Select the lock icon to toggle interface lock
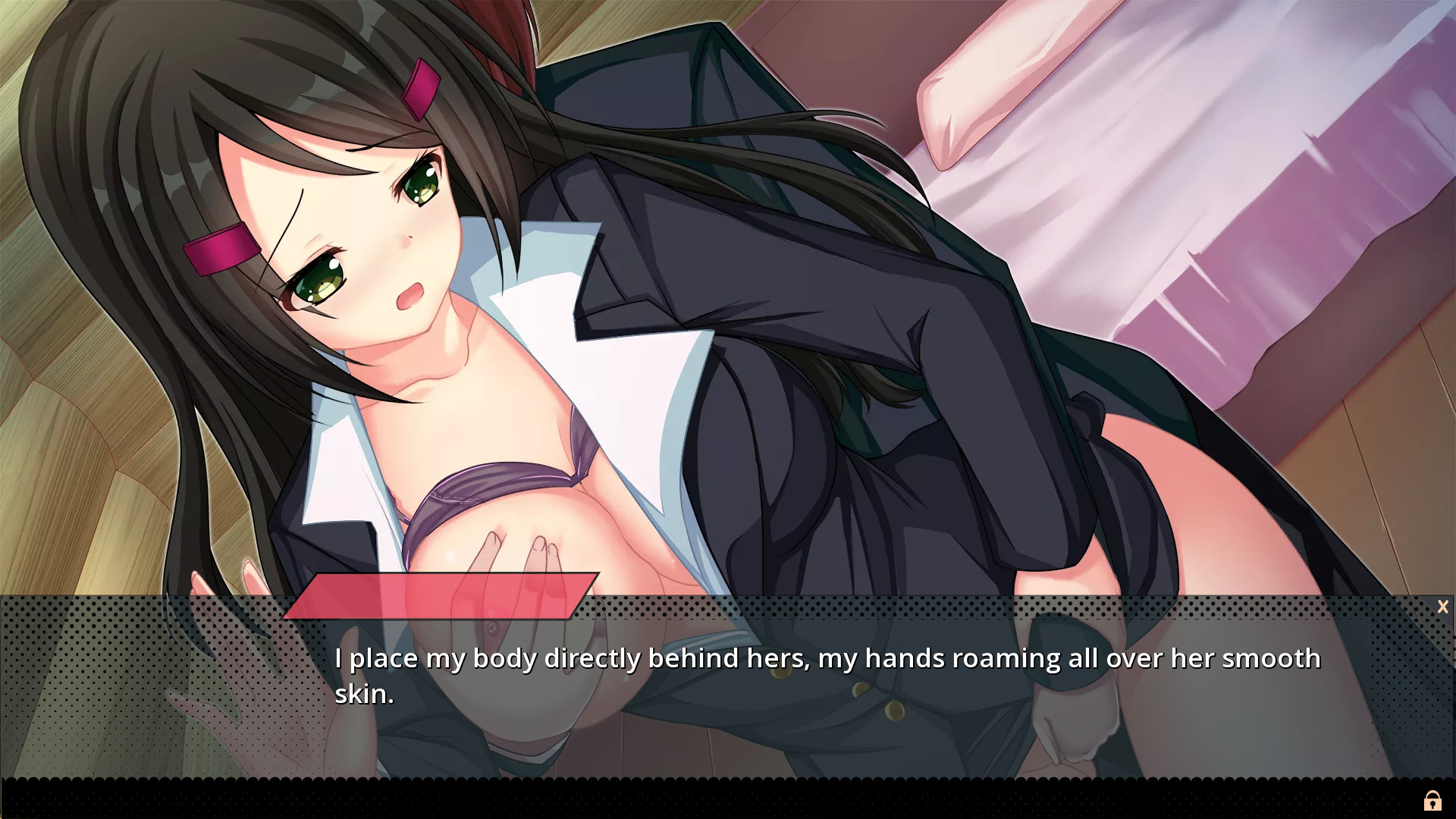Image resolution: width=1456 pixels, height=819 pixels. point(1433,800)
